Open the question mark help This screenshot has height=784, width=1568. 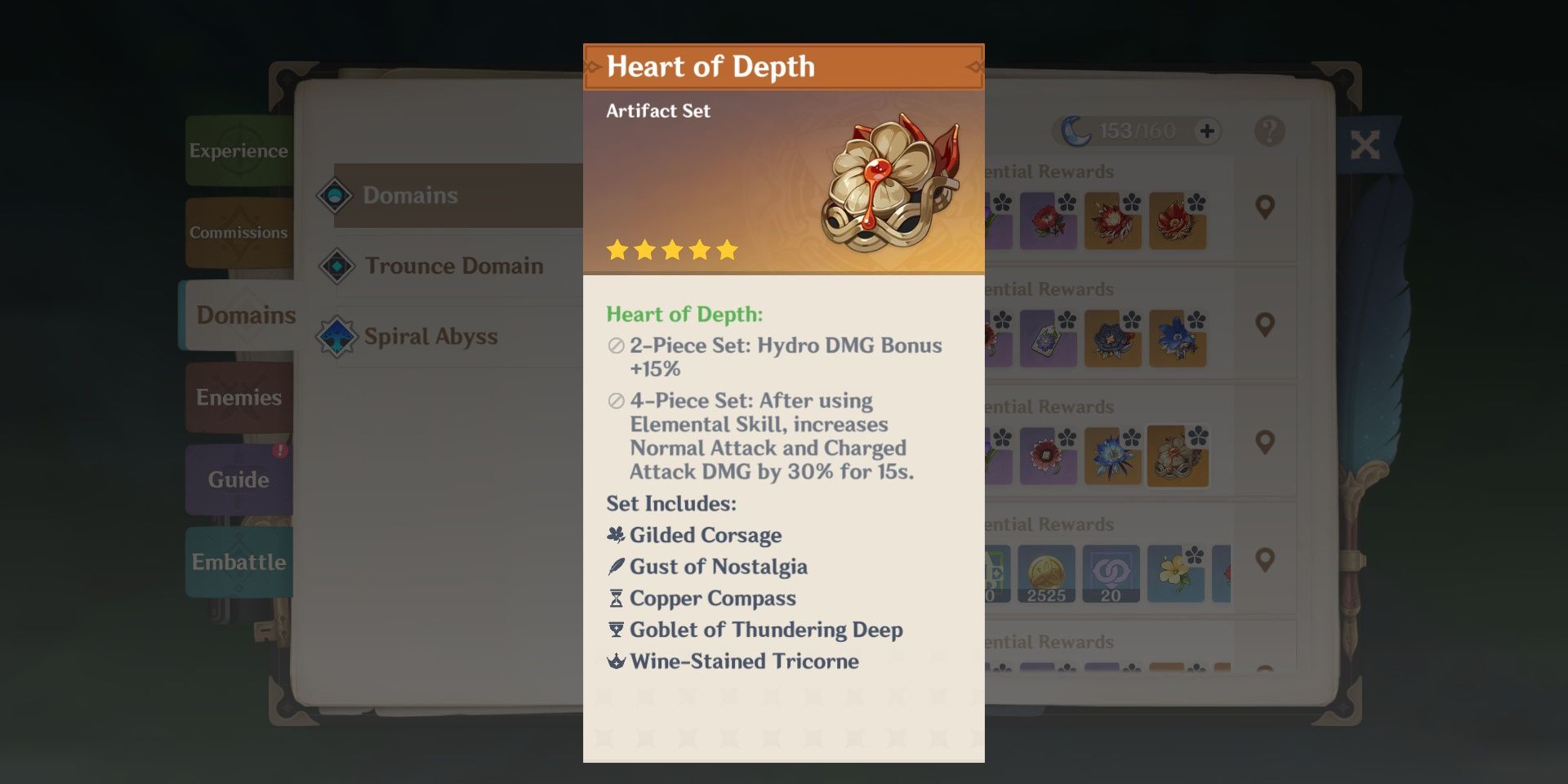(1269, 131)
